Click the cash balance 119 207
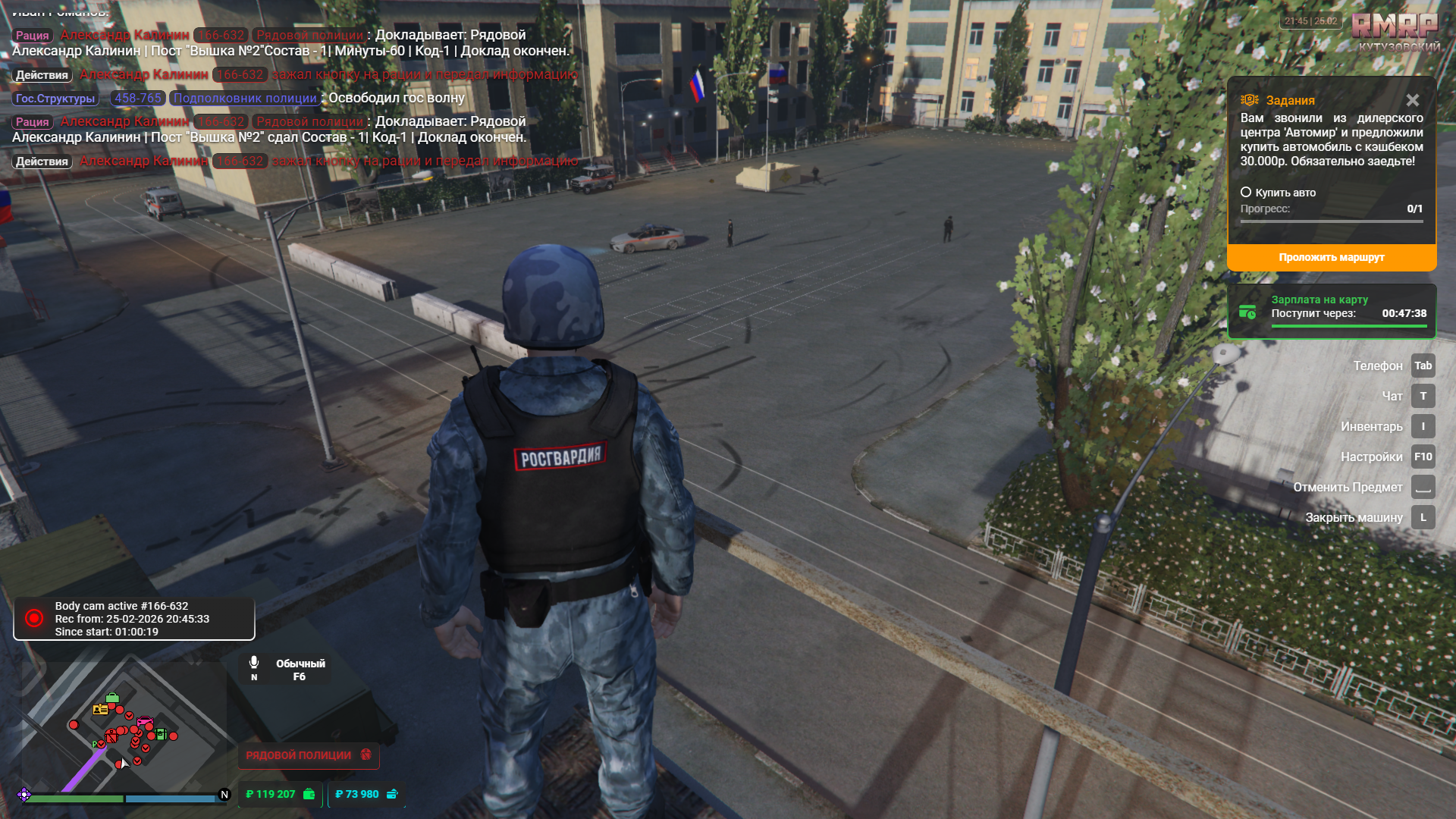Viewport: 1456px width, 819px height. [x=279, y=794]
